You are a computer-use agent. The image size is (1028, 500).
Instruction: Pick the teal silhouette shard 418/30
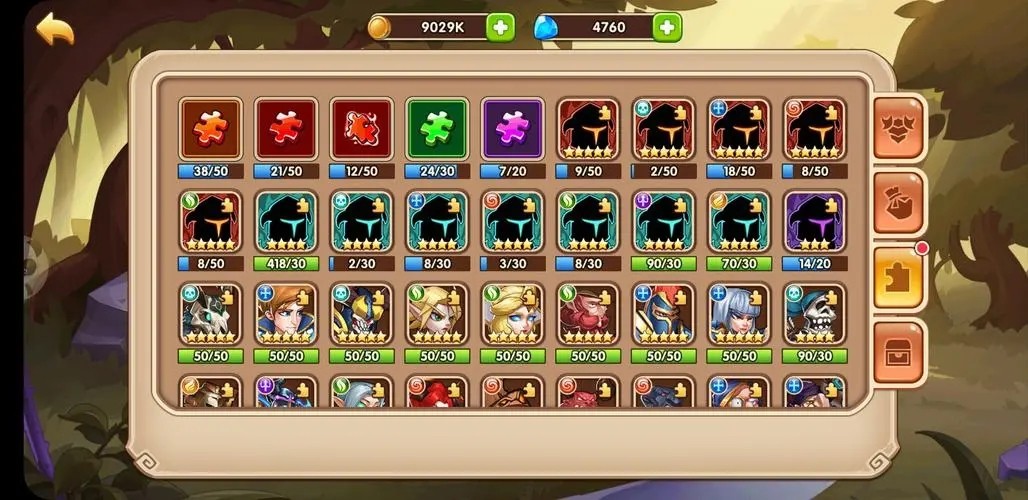286,222
